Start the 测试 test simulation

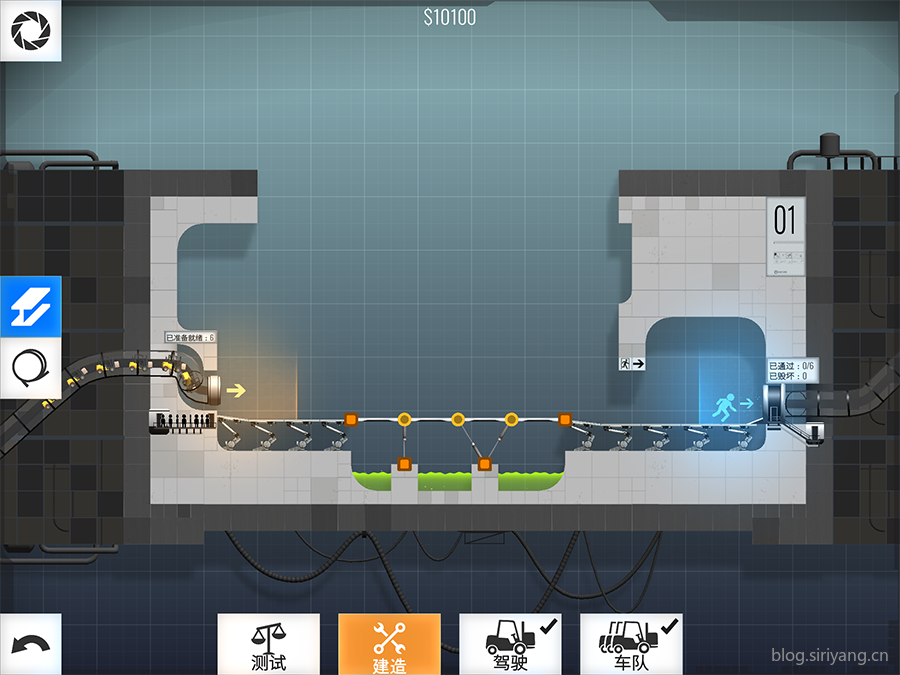pos(268,644)
